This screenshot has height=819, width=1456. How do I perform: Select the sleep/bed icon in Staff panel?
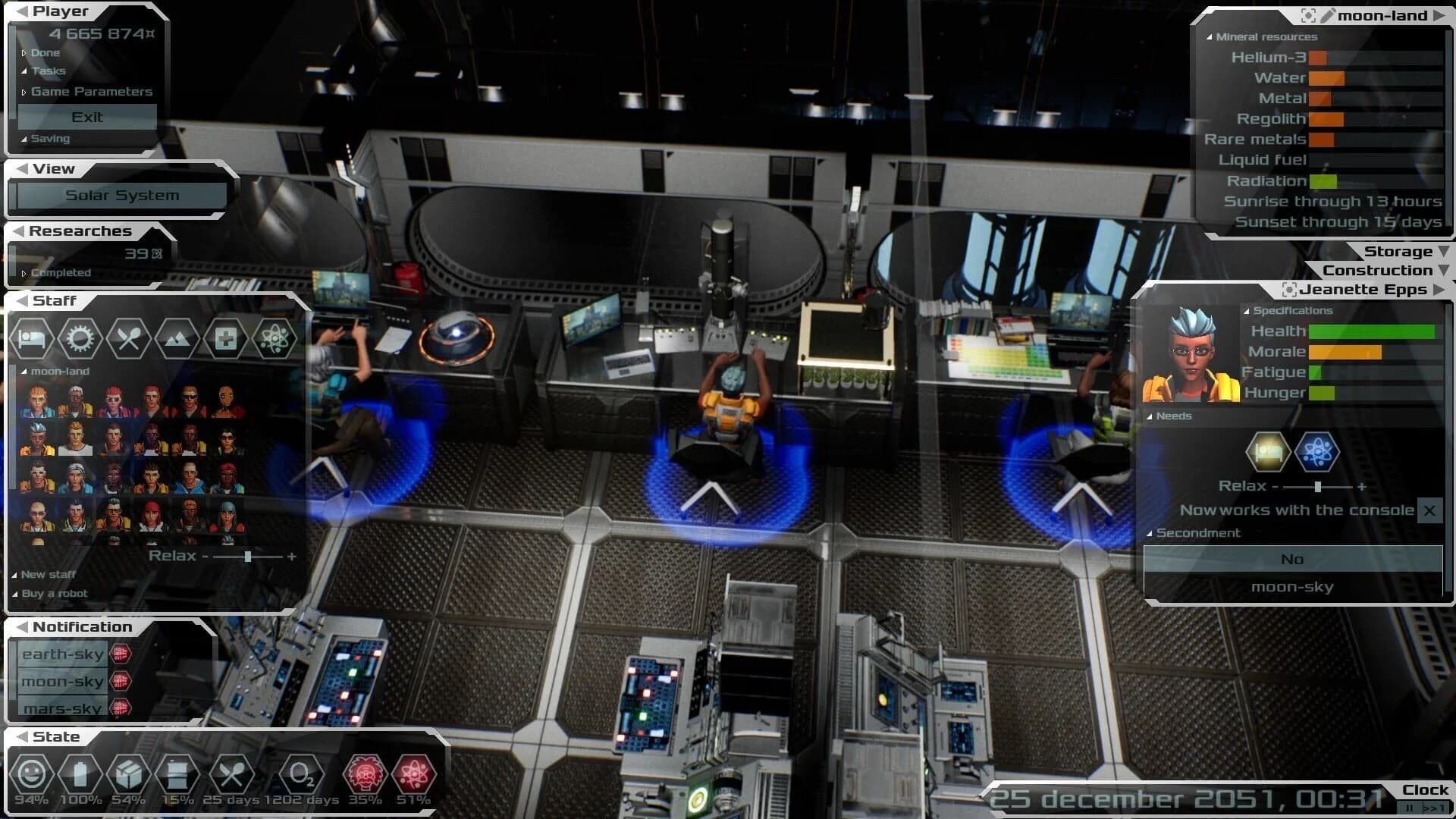pyautogui.click(x=32, y=338)
